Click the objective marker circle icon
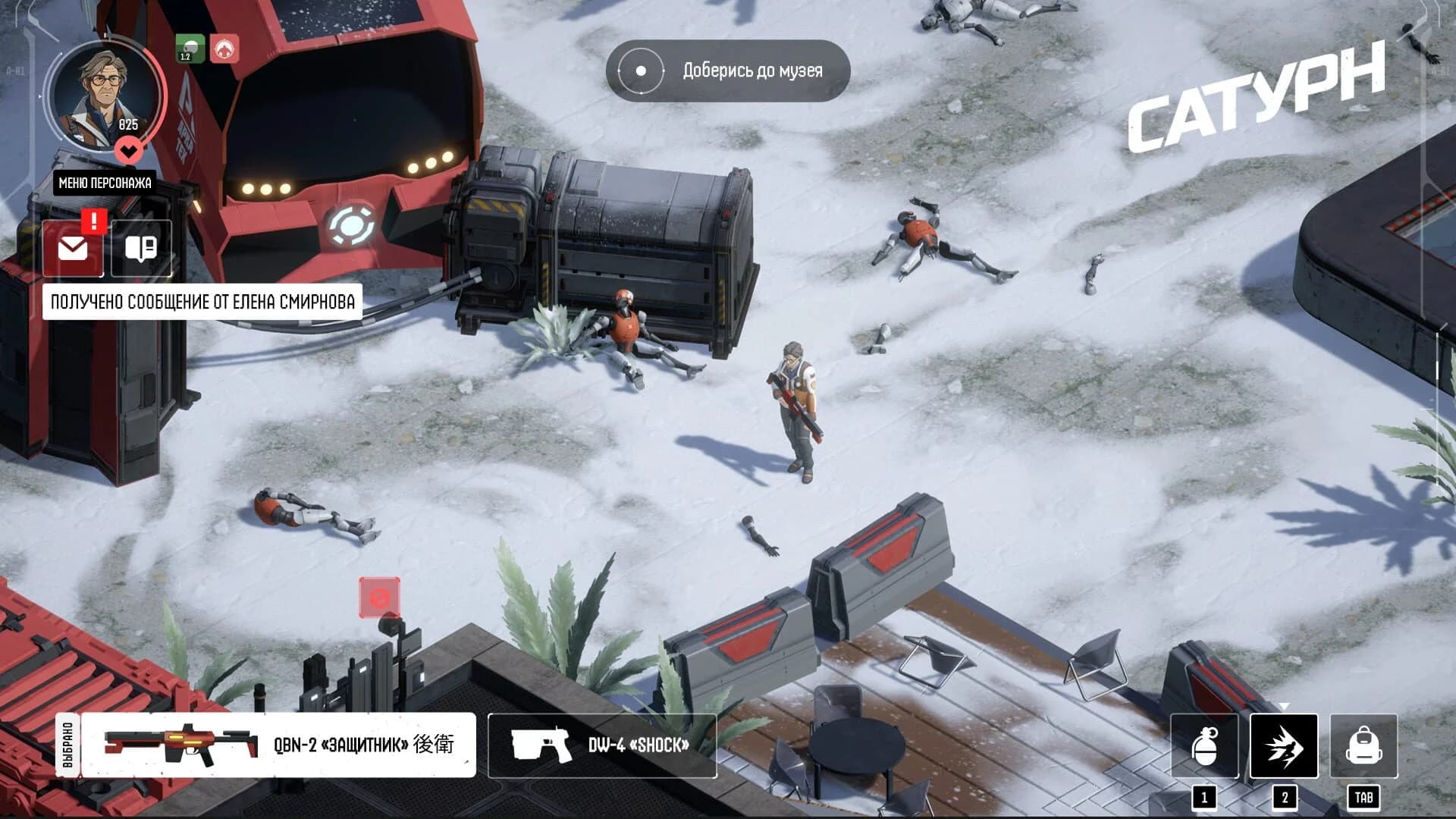This screenshot has width=1456, height=819. coord(642,71)
